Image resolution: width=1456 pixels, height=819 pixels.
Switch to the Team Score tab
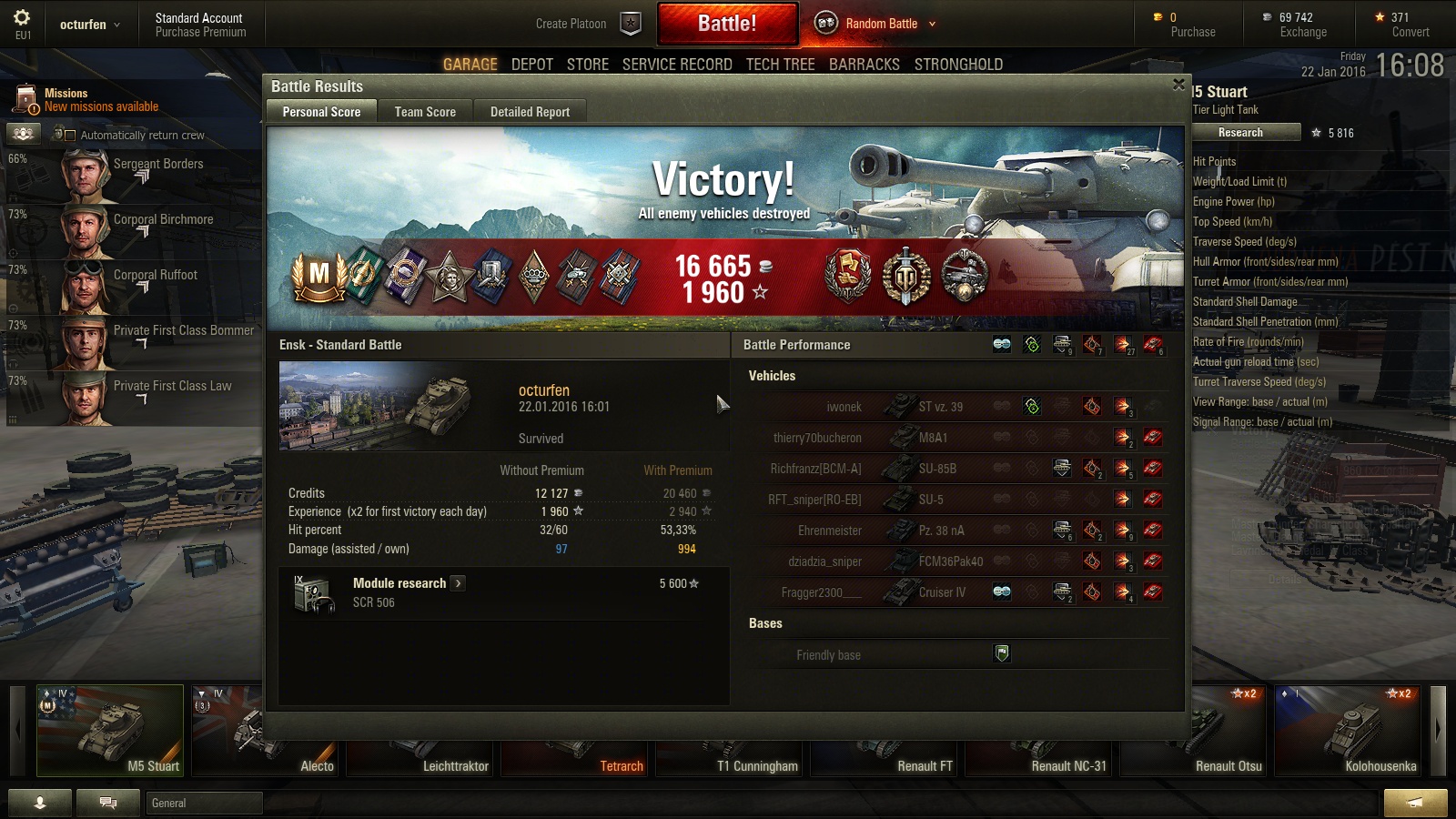pyautogui.click(x=425, y=112)
